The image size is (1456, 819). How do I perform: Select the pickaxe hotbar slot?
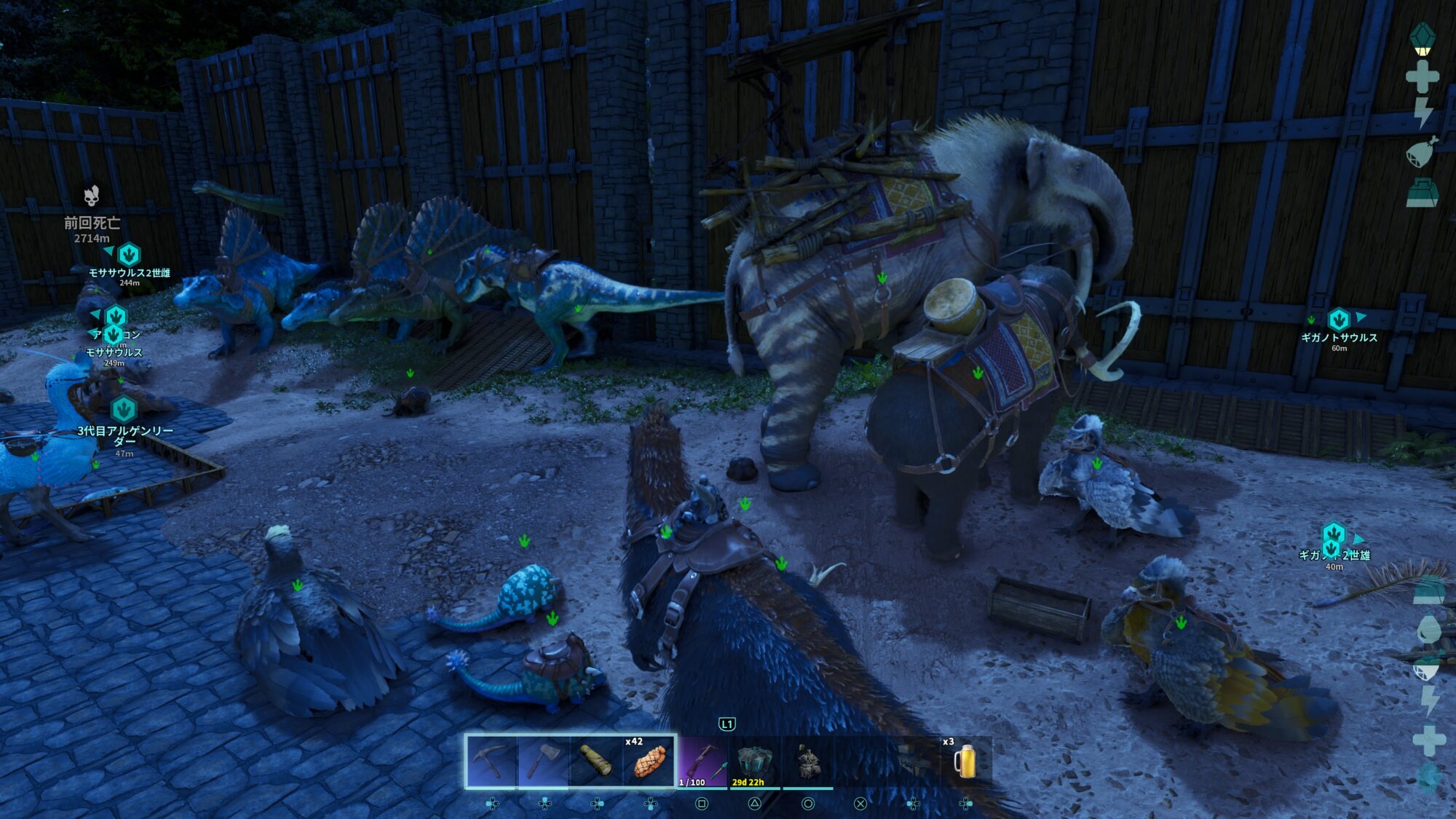491,761
